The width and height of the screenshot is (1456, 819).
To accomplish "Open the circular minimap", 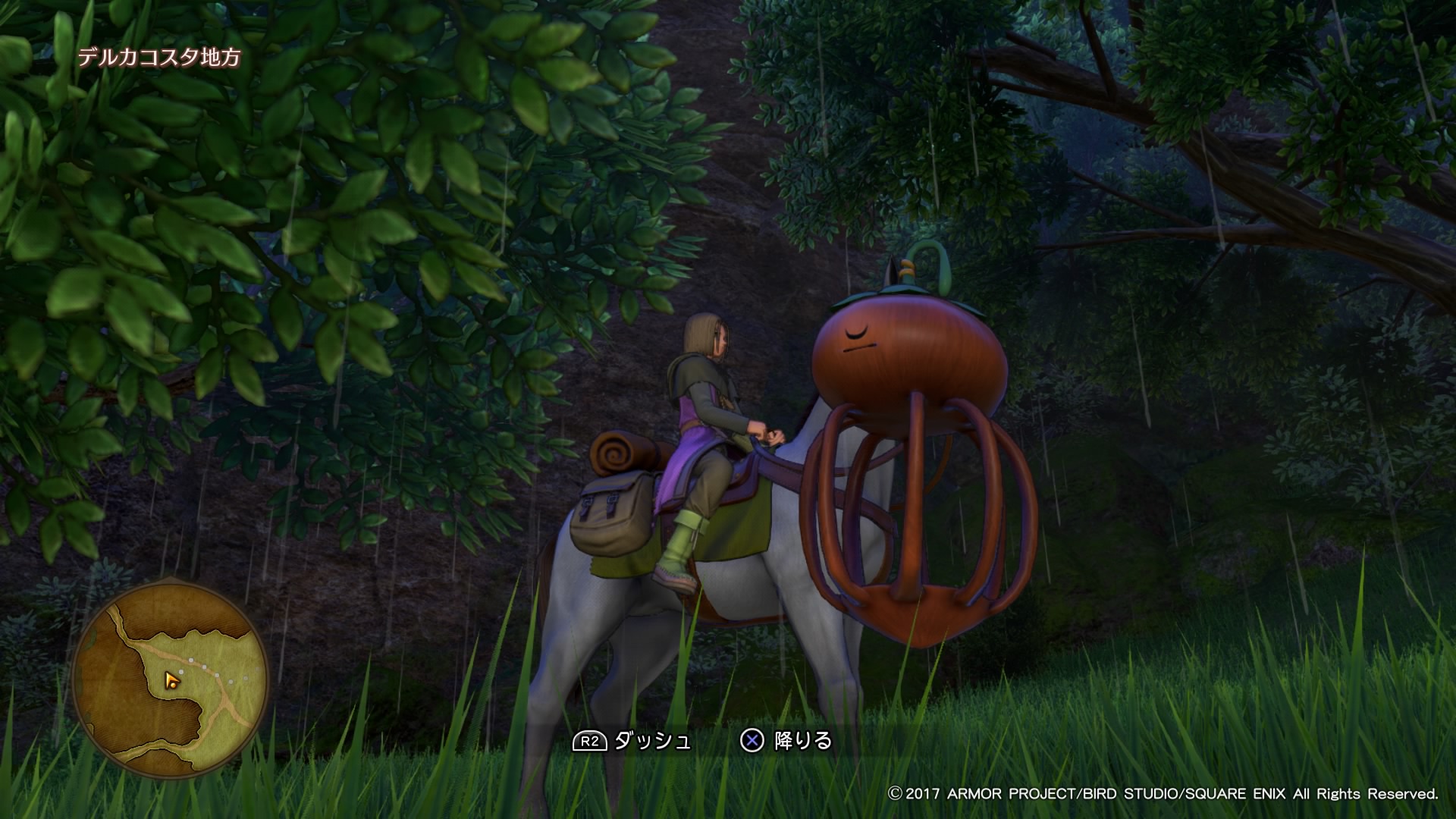I will [171, 679].
